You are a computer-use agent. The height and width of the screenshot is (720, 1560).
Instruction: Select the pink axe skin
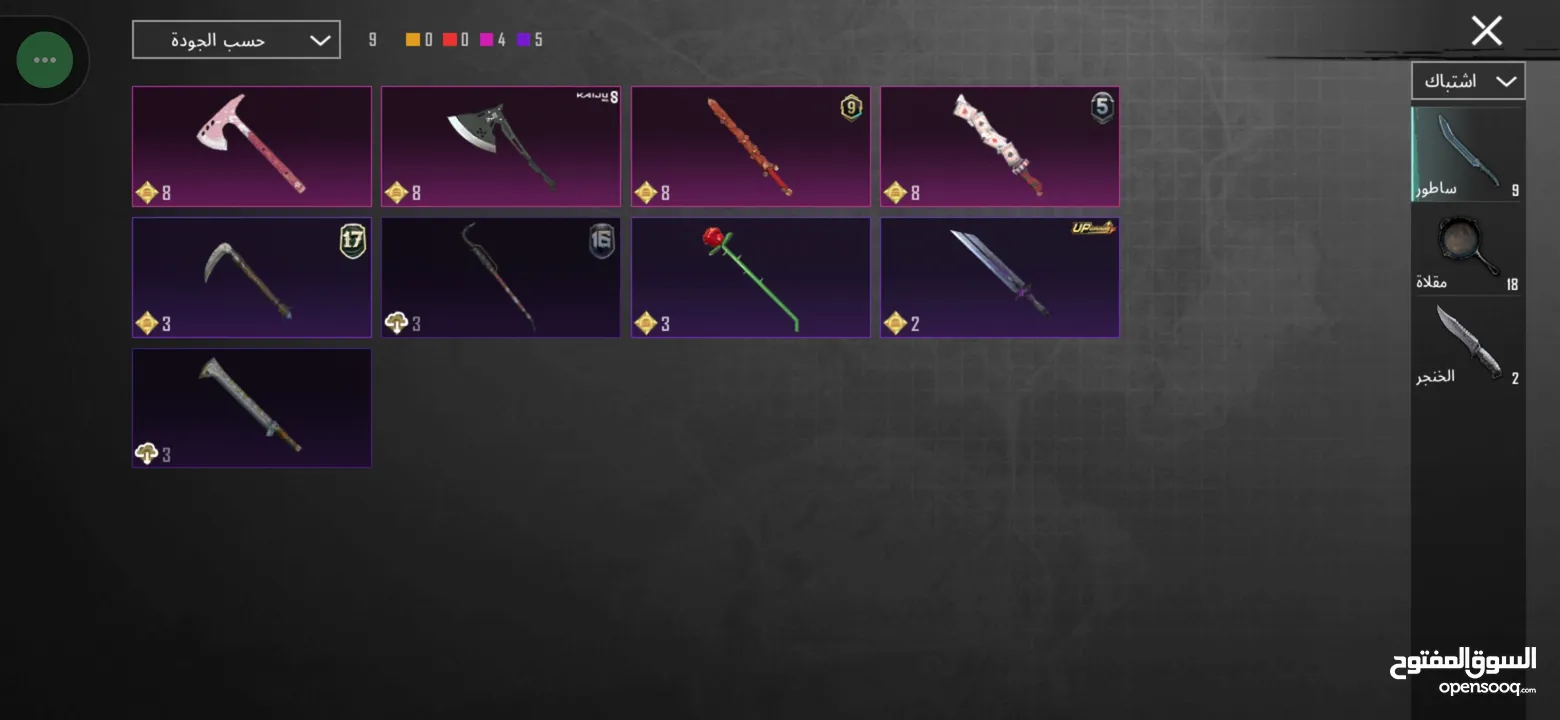pos(252,146)
